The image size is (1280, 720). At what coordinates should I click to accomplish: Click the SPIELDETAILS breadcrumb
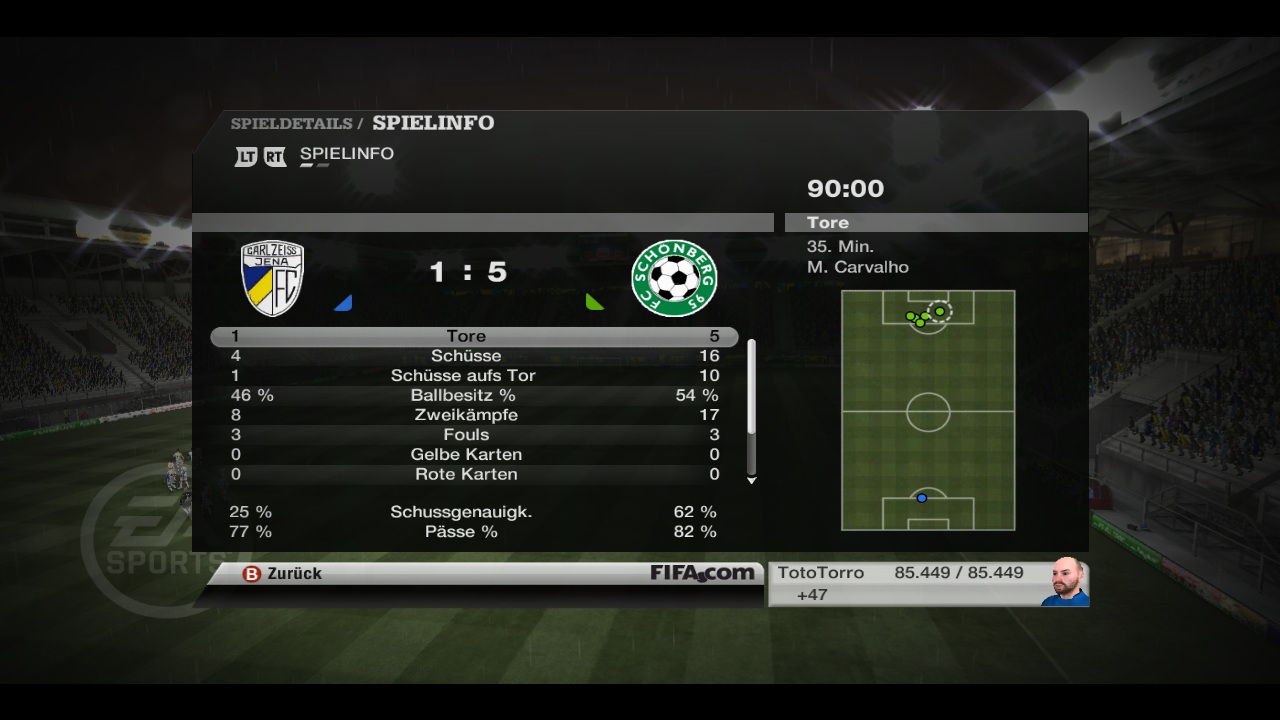click(x=291, y=124)
